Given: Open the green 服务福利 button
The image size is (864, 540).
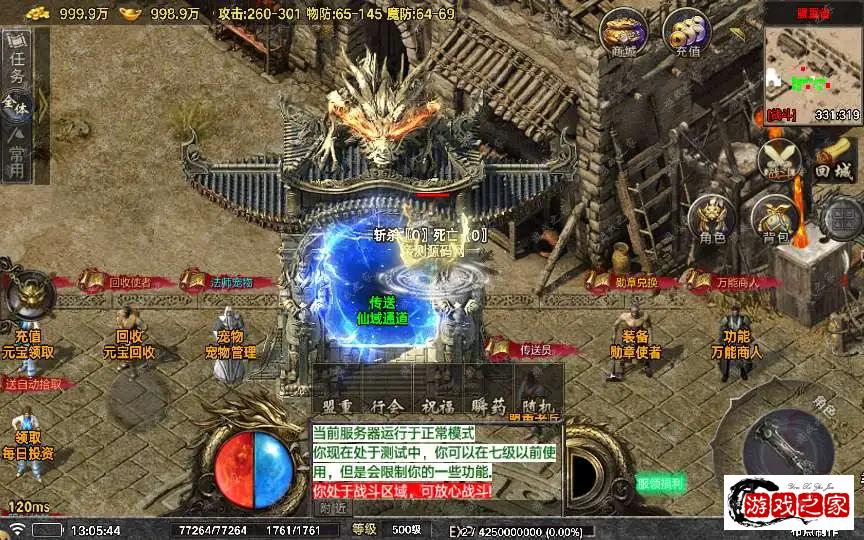Looking at the screenshot, I should coord(661,484).
